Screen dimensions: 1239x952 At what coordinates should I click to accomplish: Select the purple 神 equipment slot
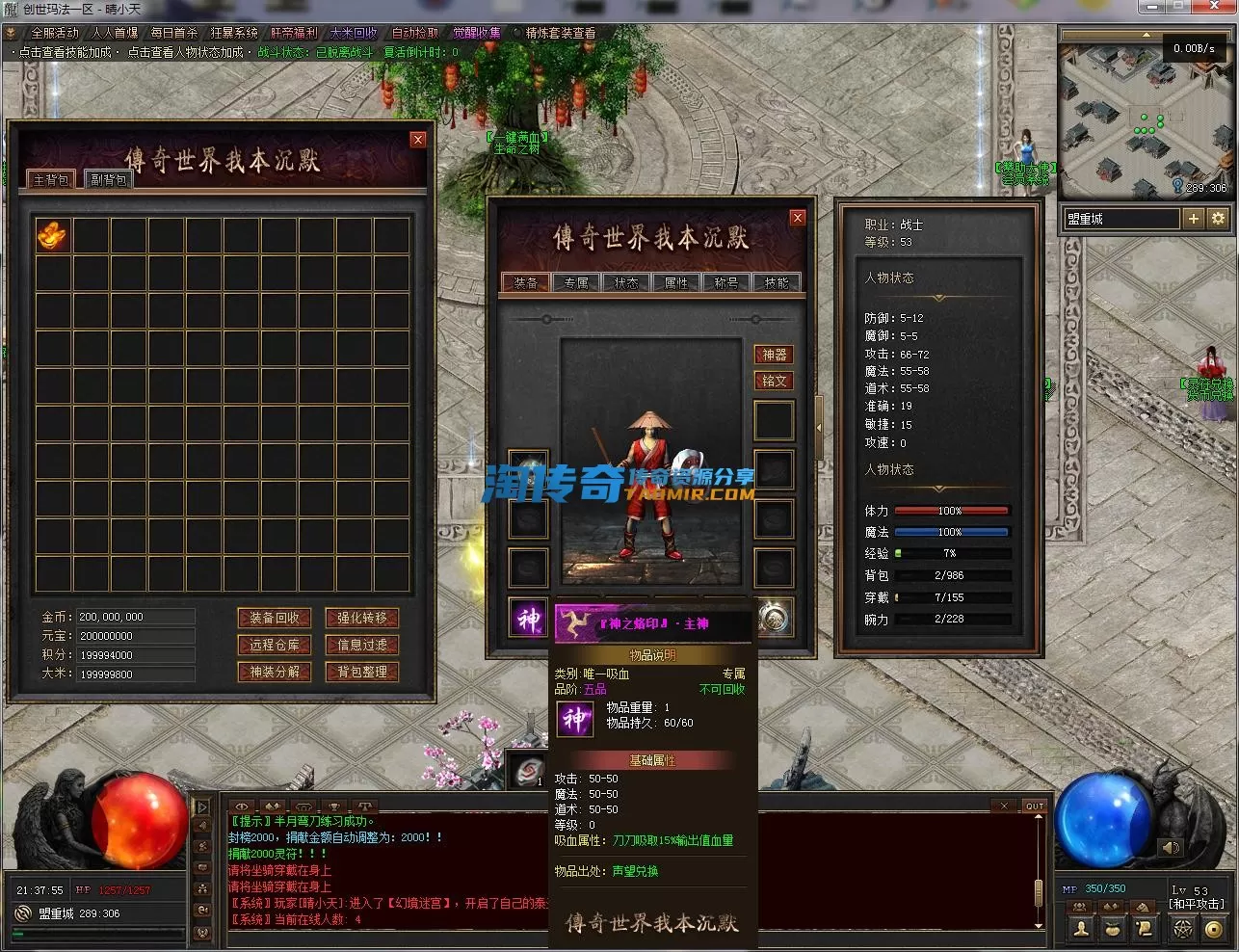coord(528,619)
